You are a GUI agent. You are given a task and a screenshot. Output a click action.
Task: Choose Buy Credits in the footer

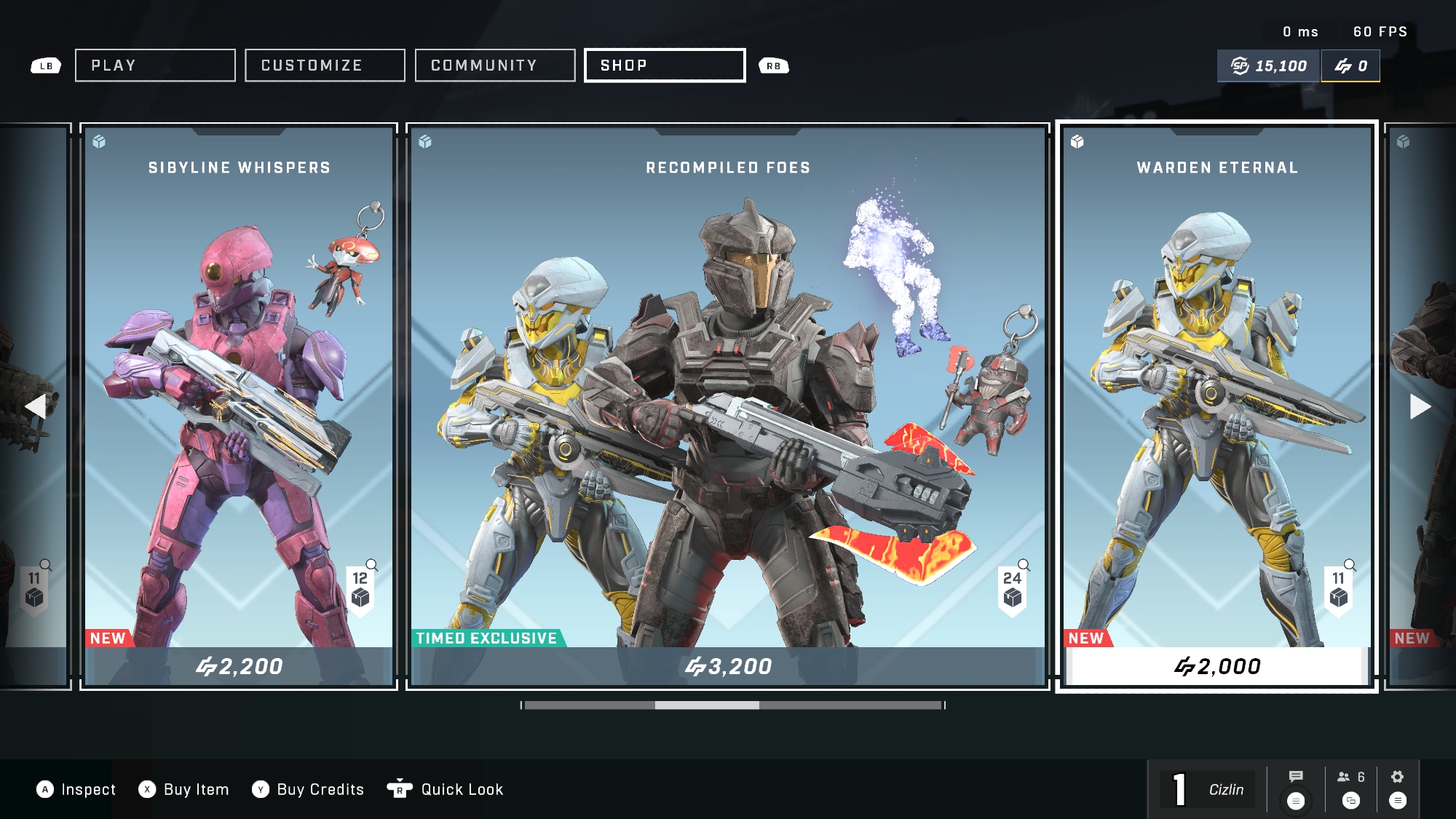pos(309,790)
